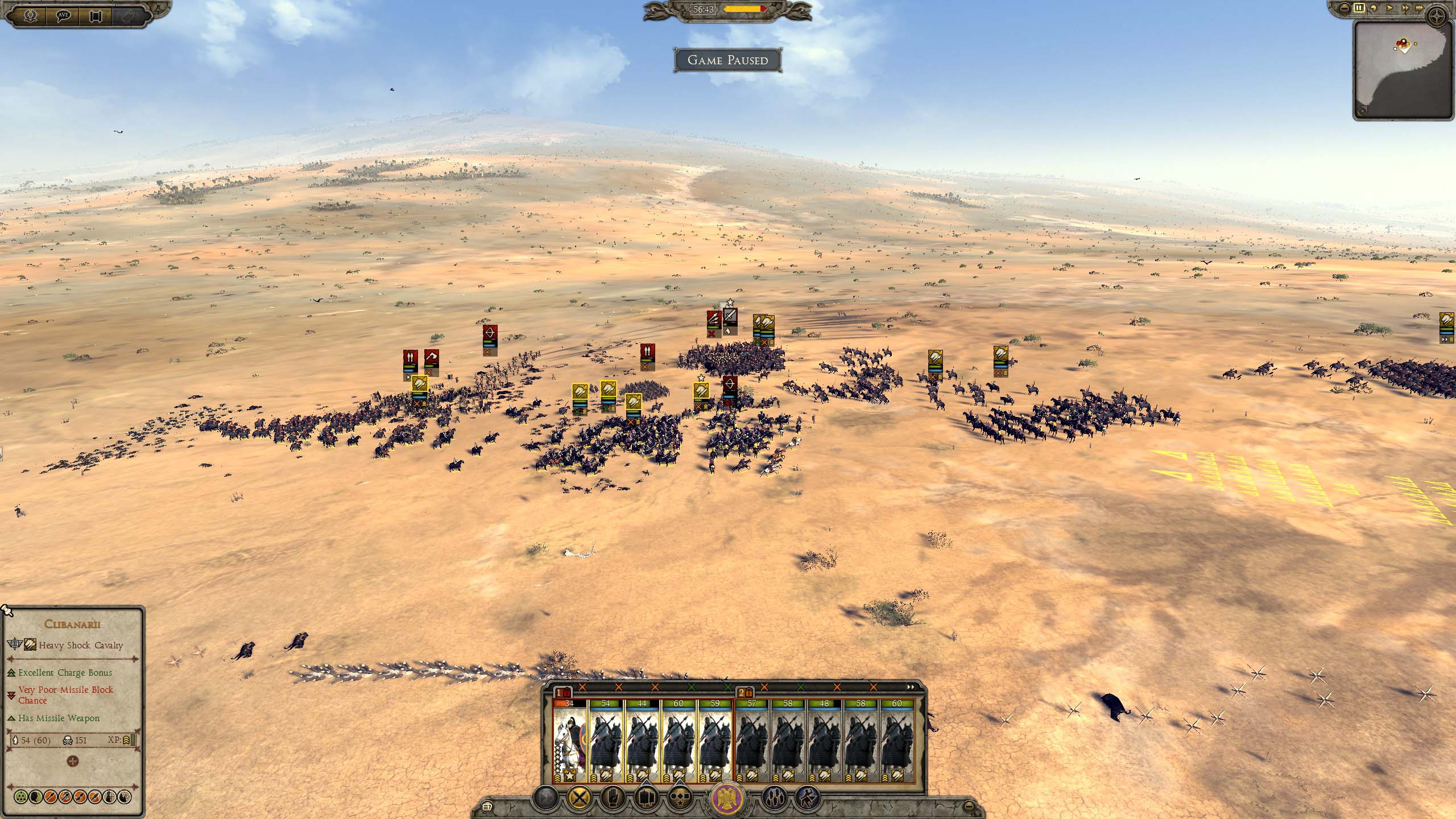Click the halt hand button

click(x=614, y=797)
